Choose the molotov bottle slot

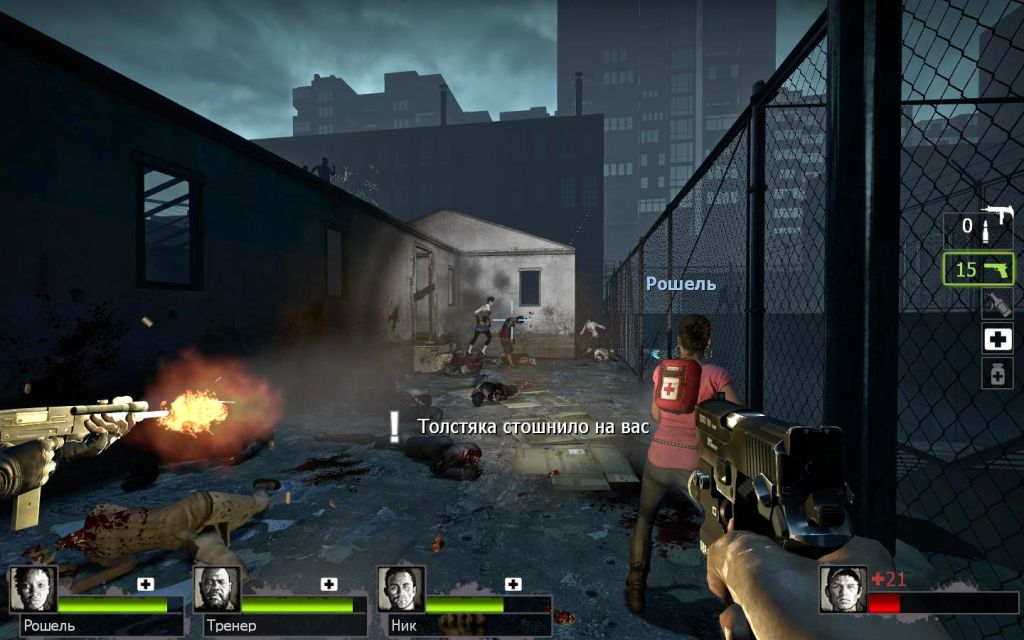[x=996, y=304]
